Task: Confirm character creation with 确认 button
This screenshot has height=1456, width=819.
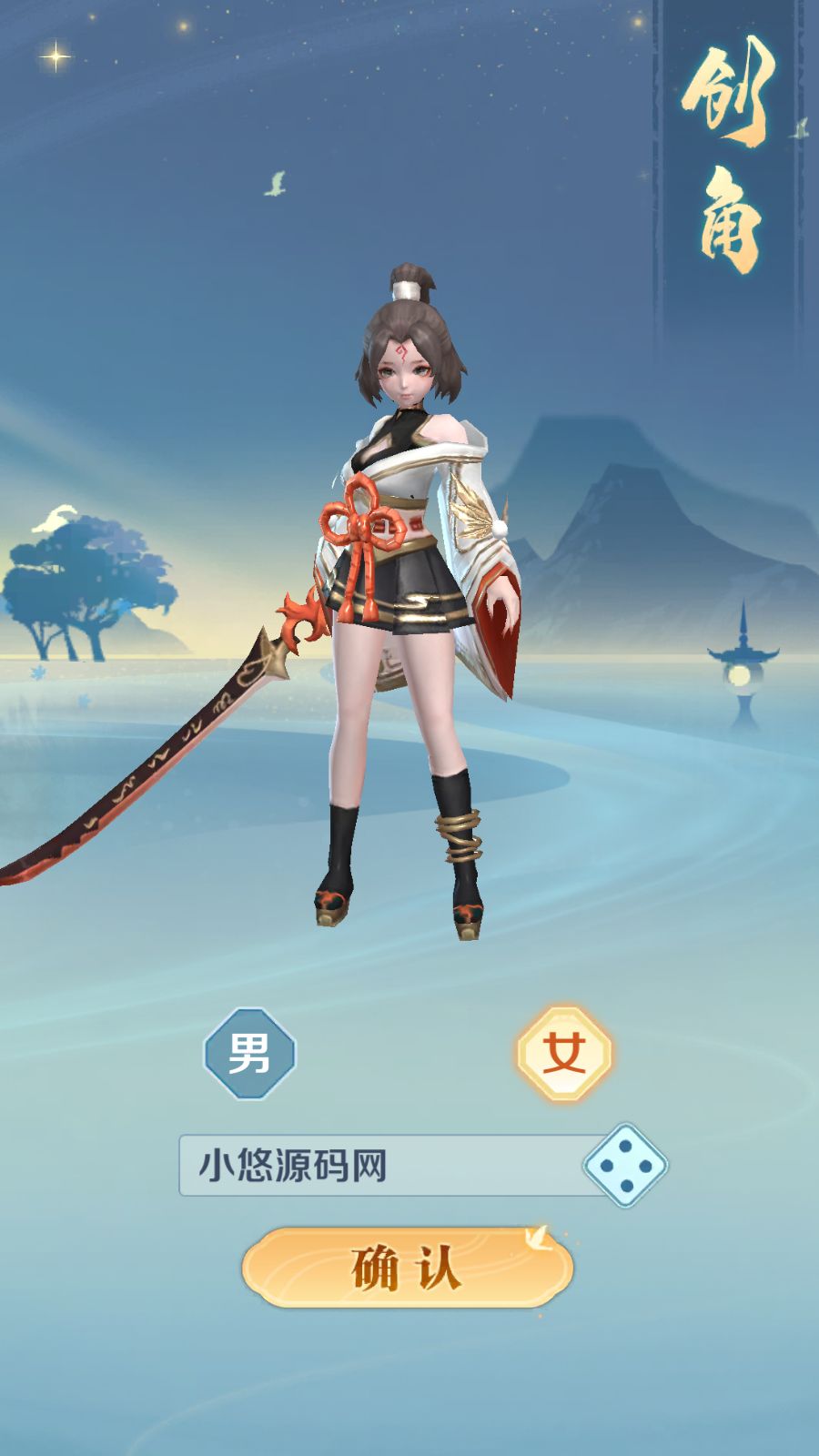Action: pos(408,1268)
